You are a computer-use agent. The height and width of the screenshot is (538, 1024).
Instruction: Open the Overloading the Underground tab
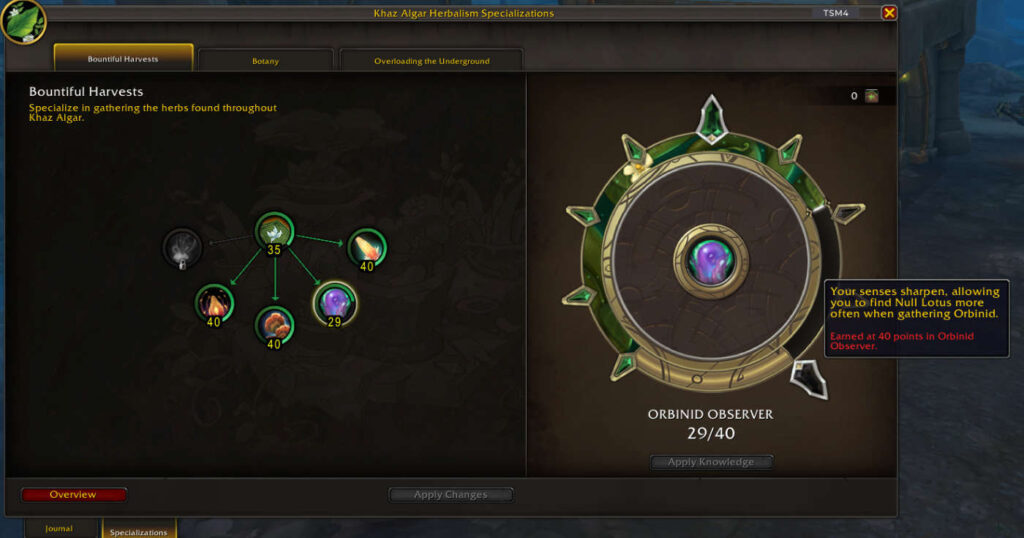point(431,61)
